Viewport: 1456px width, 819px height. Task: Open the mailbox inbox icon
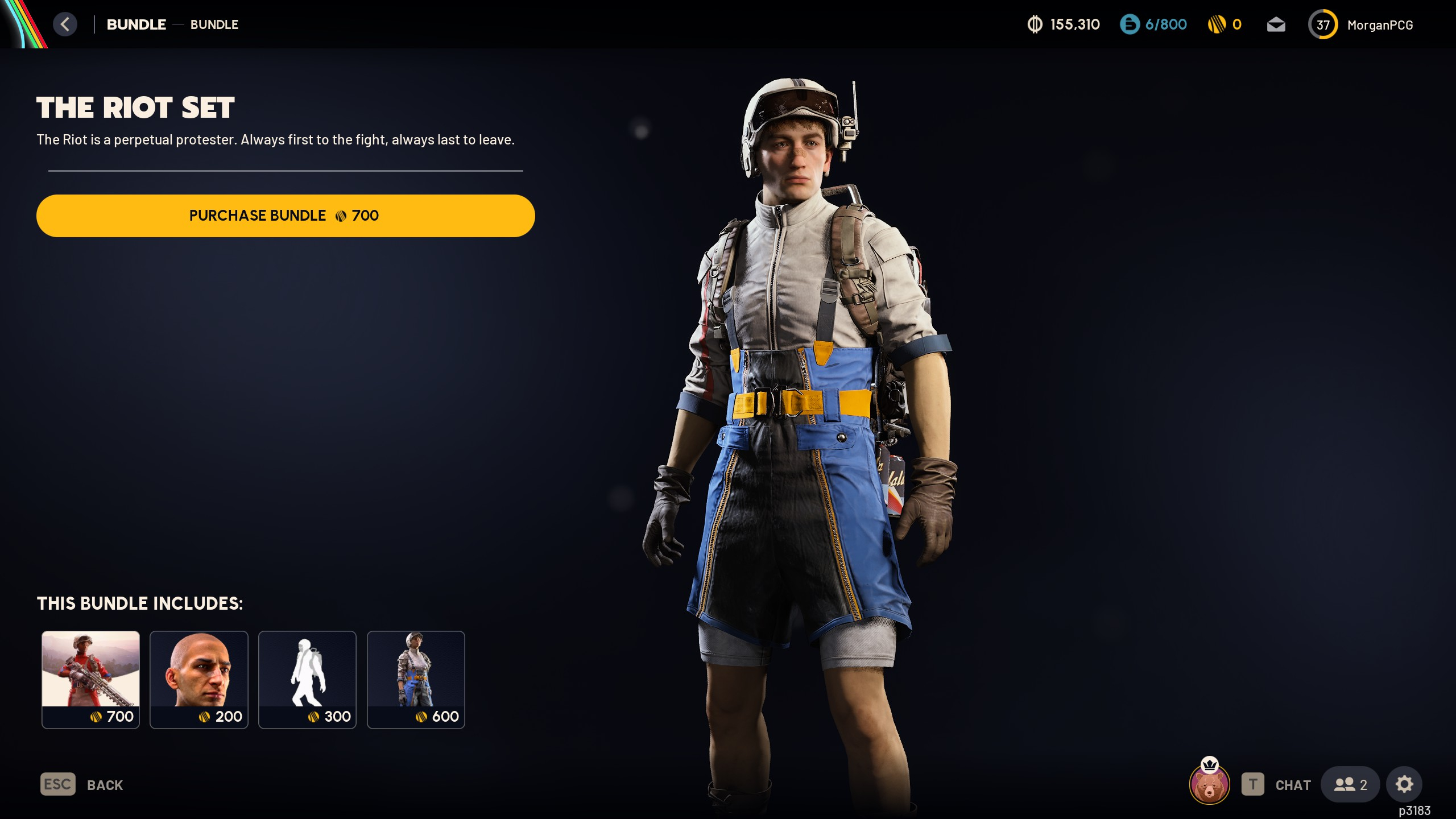click(1276, 24)
